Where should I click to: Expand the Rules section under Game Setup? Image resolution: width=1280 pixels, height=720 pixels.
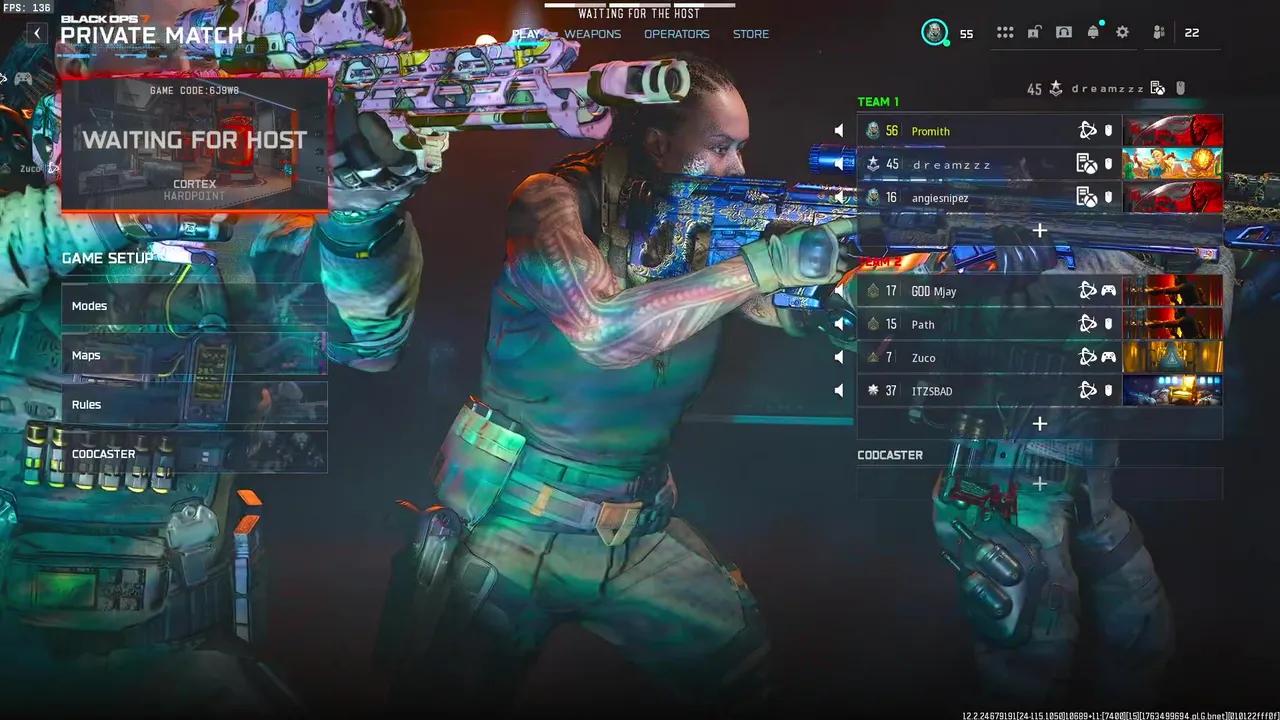193,404
